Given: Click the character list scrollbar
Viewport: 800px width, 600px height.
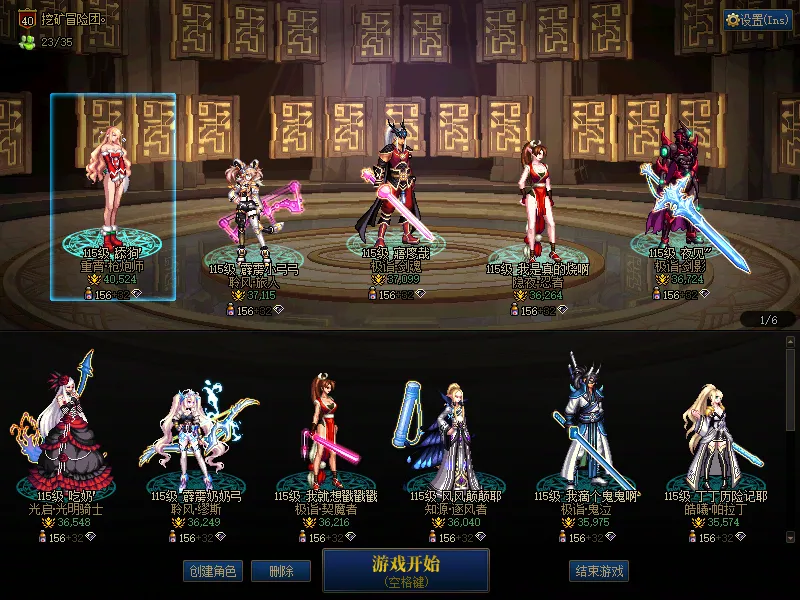Looking at the screenshot, I should pyautogui.click(x=790, y=390).
